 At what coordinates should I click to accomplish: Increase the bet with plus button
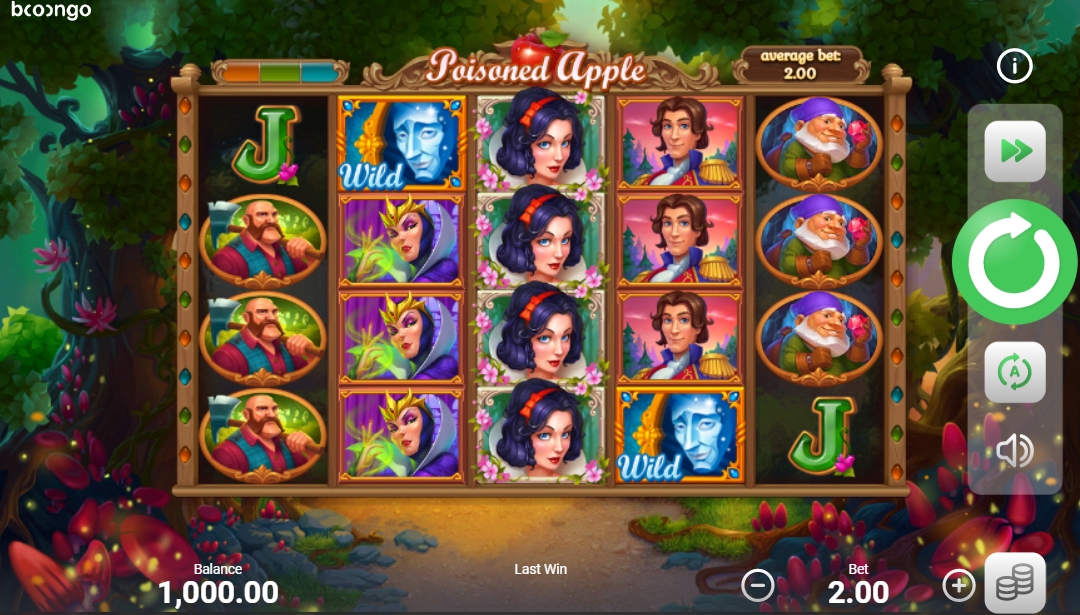coord(958,585)
